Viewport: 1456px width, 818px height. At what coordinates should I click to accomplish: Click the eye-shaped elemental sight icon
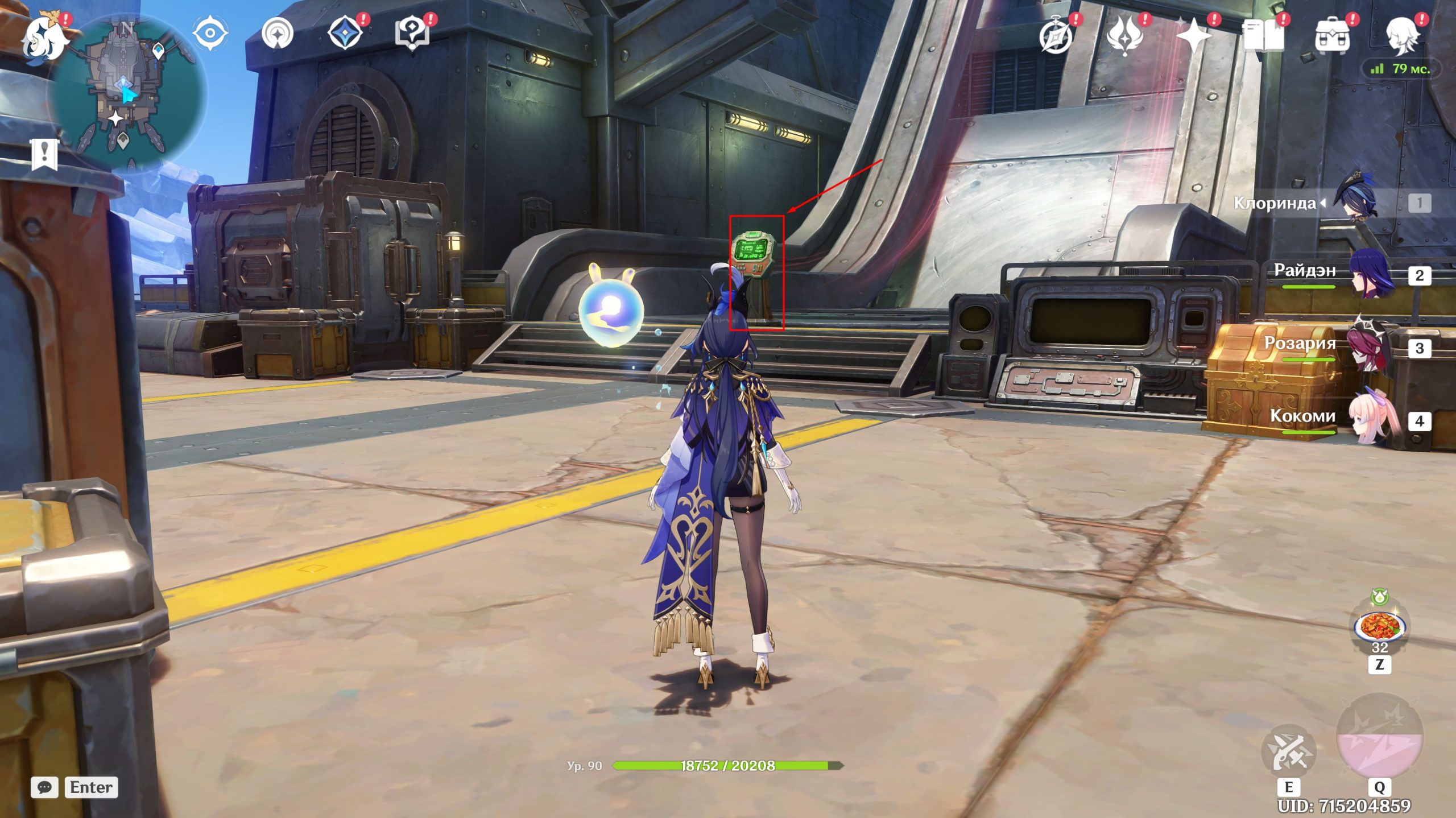[x=210, y=33]
